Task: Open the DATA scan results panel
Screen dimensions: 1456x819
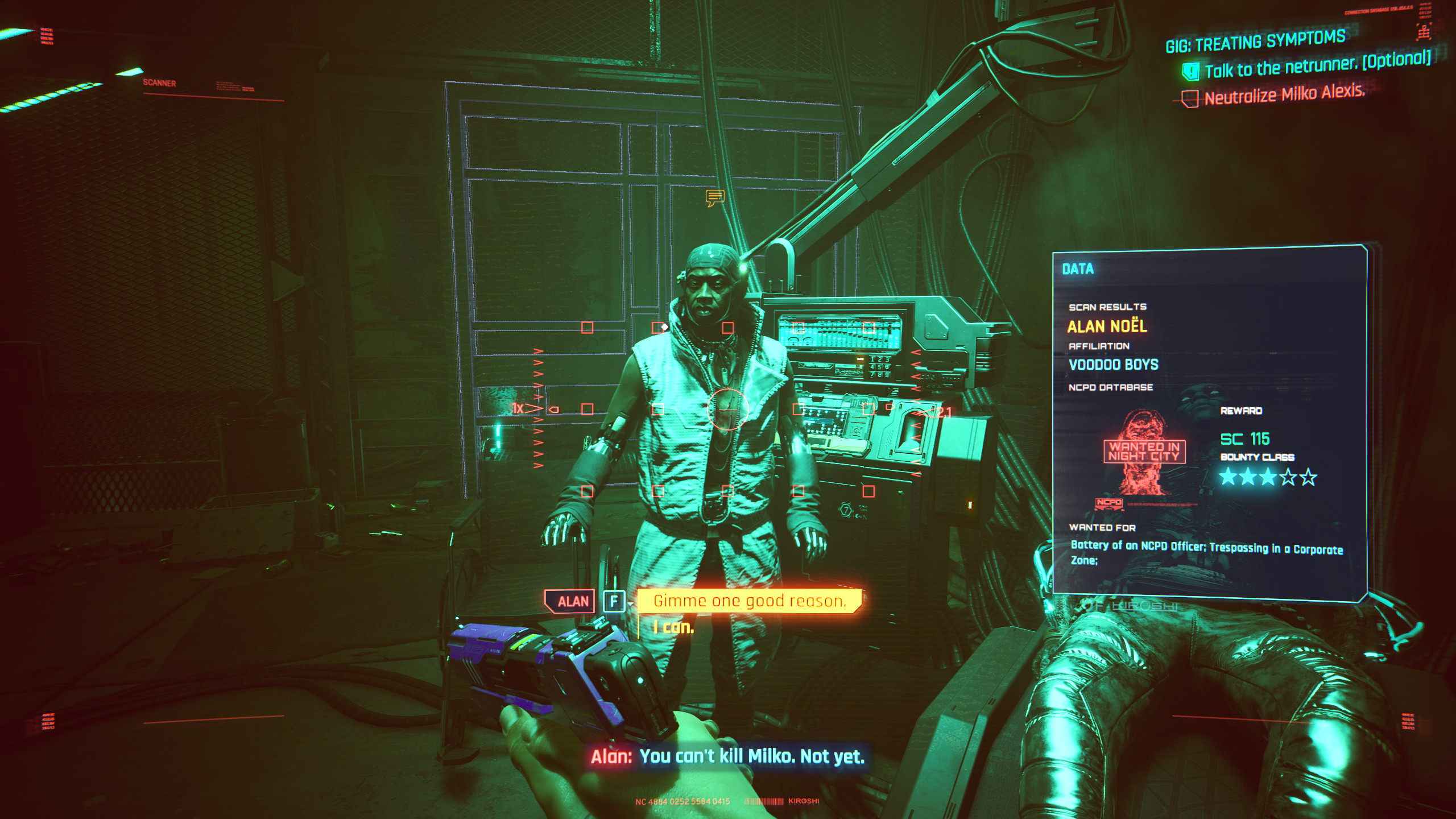Action: [1078, 269]
